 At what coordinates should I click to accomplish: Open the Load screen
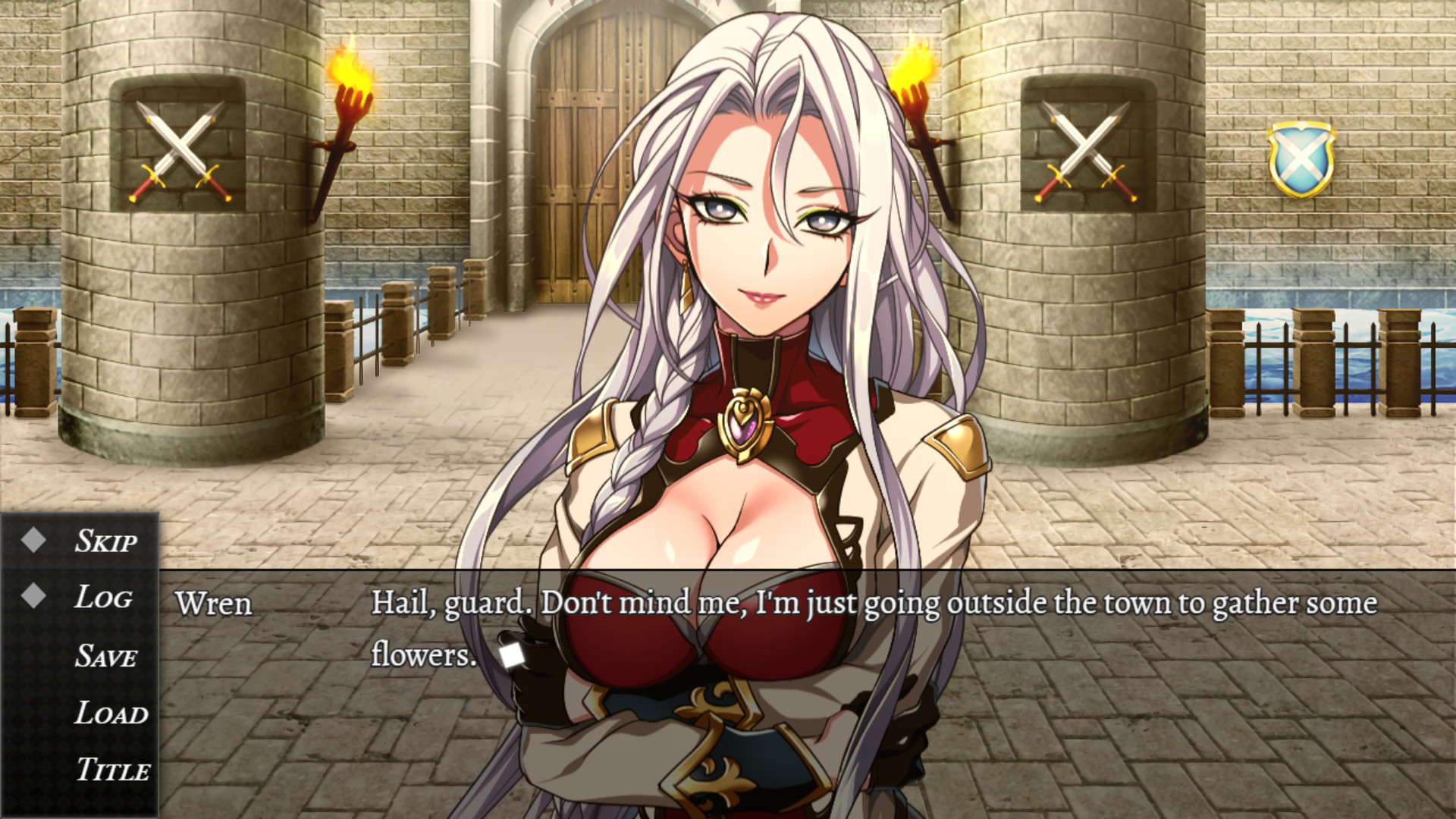[108, 713]
